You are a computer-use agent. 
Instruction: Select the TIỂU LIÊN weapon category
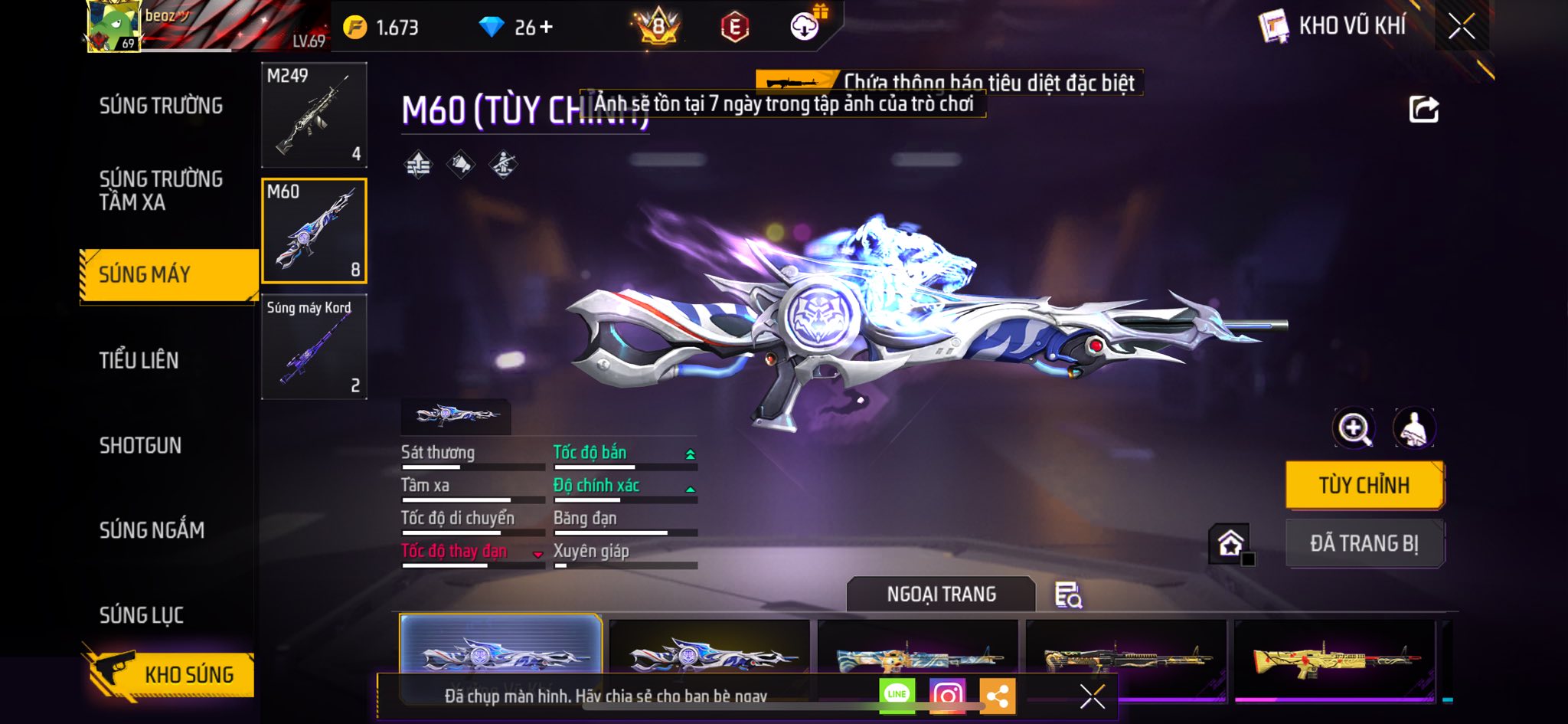click(x=139, y=360)
